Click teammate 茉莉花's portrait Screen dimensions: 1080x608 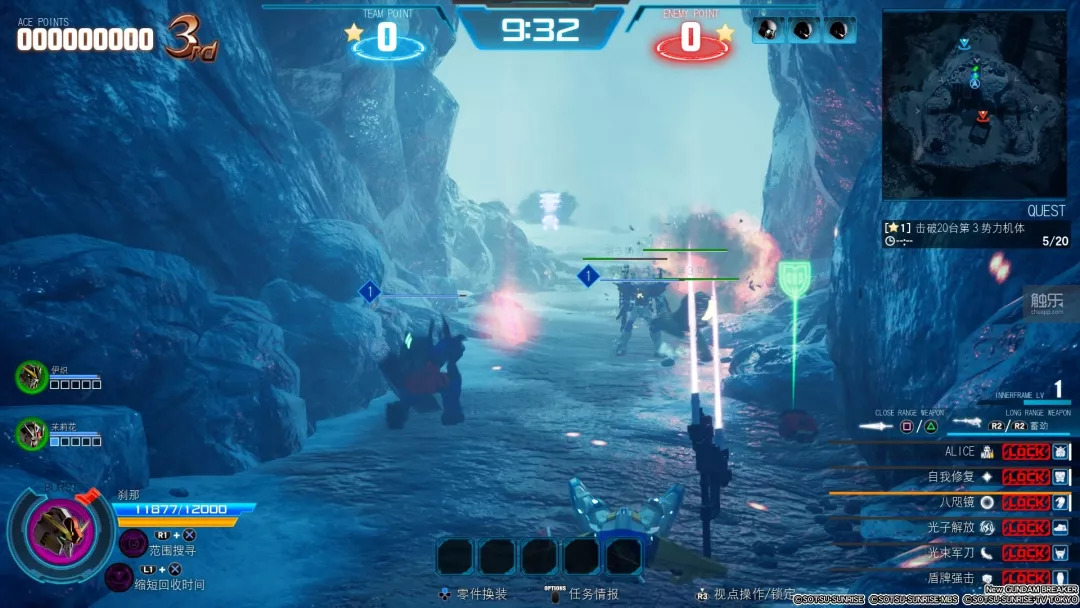click(31, 433)
